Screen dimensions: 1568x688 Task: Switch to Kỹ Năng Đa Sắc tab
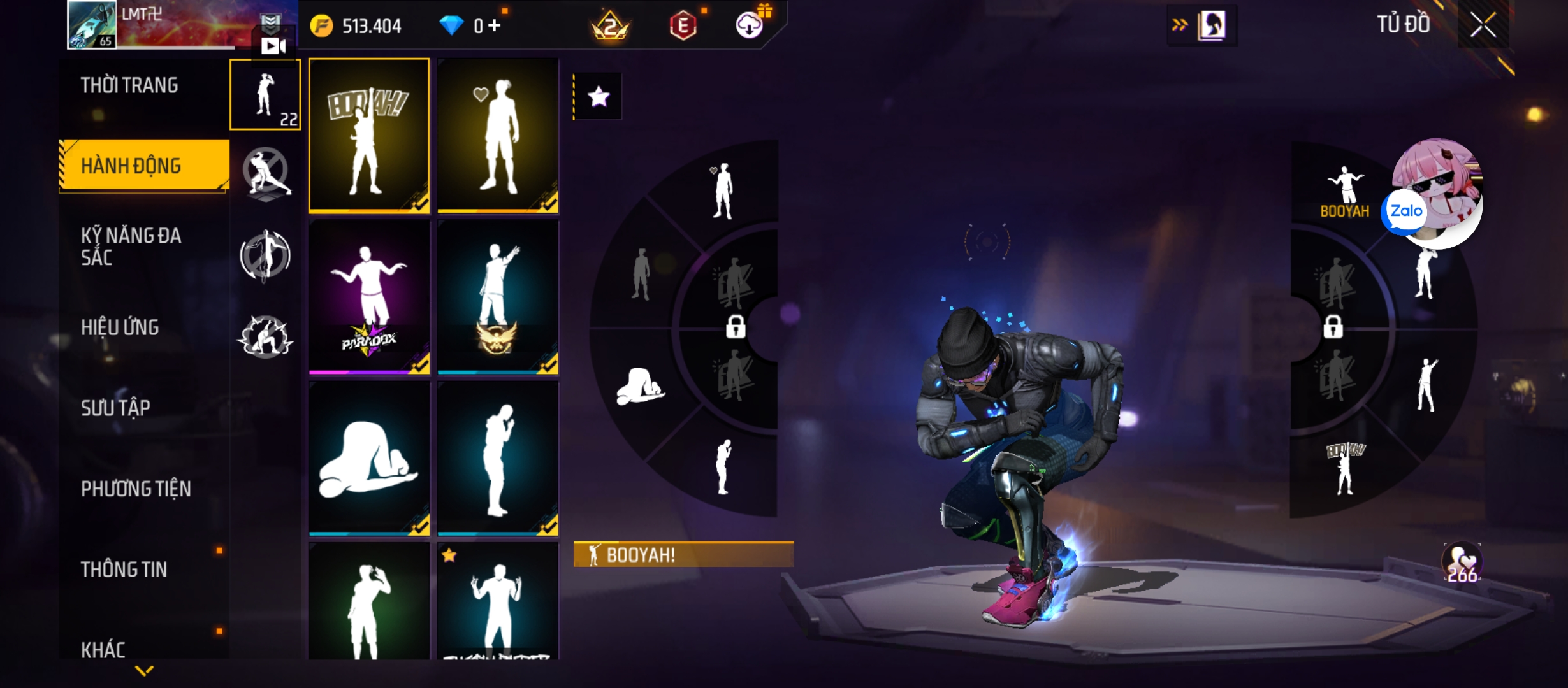point(131,247)
